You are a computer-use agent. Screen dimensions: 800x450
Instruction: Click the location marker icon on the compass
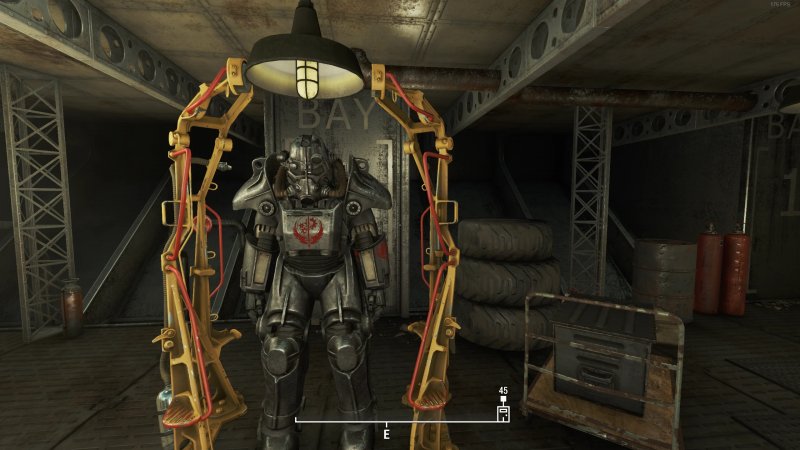click(504, 411)
